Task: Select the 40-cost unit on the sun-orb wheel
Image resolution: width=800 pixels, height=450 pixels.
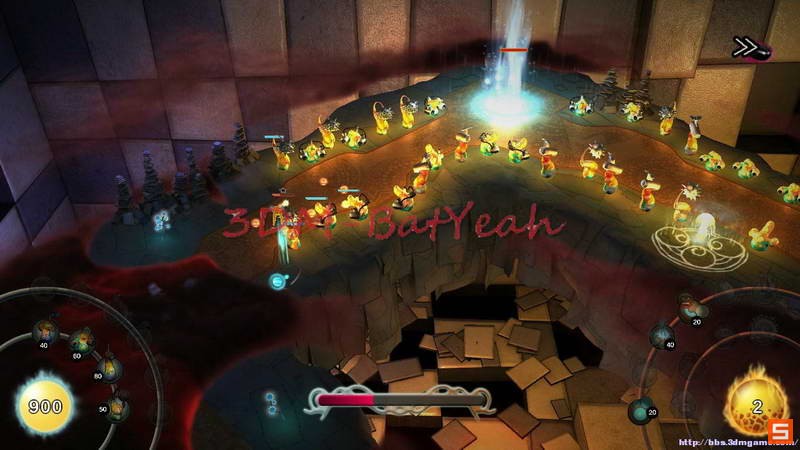Action: (45, 331)
